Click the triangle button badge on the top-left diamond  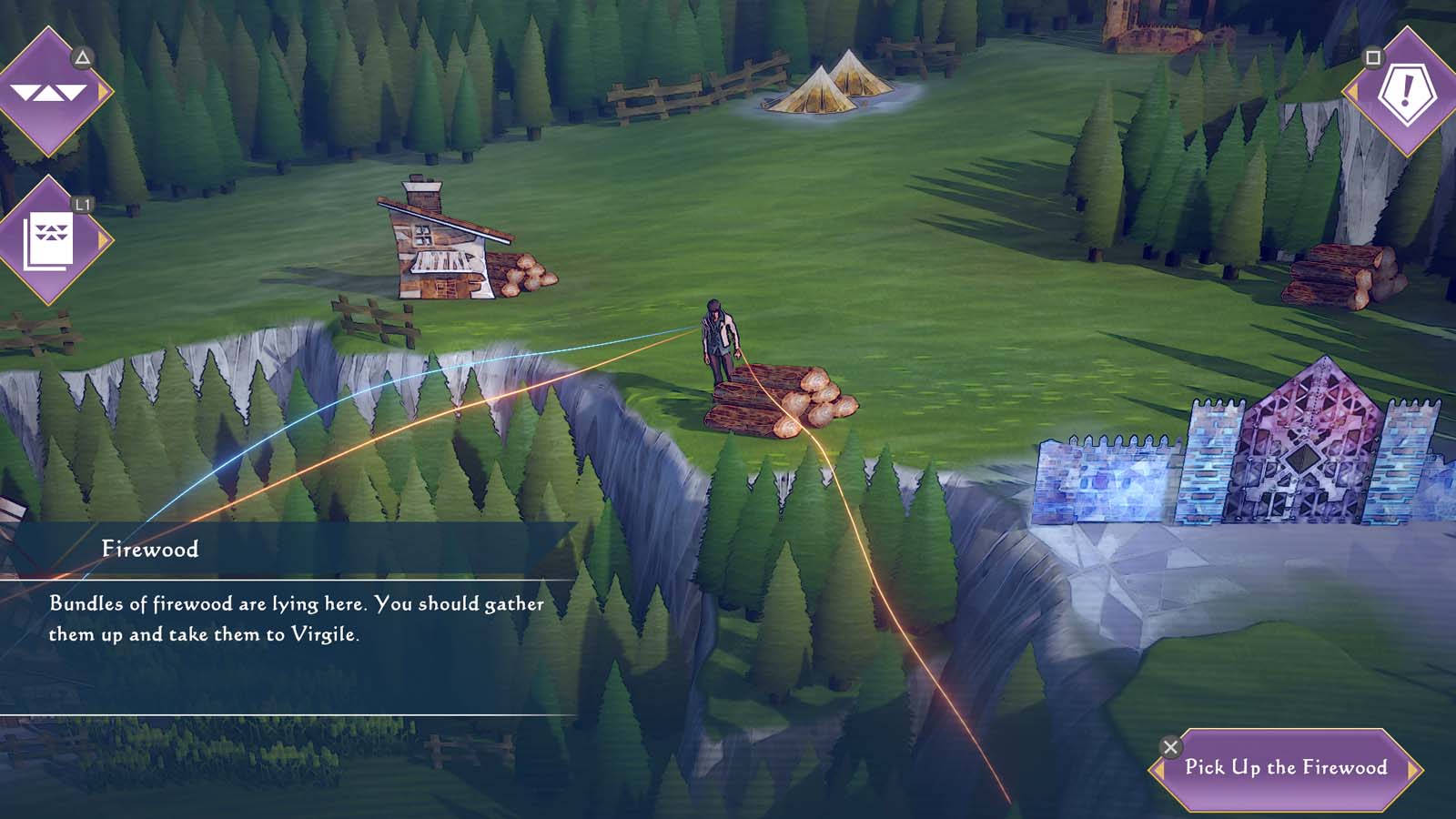pyautogui.click(x=83, y=56)
